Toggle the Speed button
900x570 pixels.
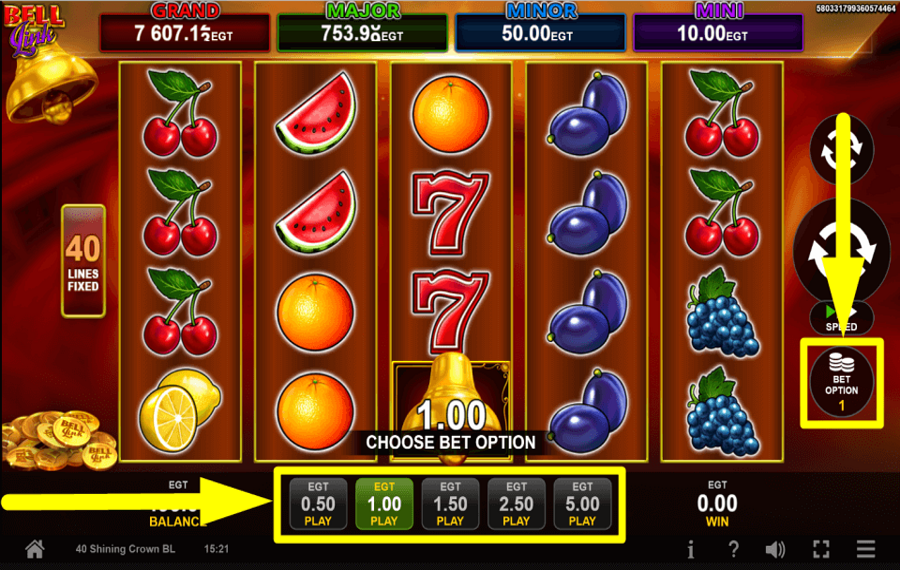(x=841, y=318)
